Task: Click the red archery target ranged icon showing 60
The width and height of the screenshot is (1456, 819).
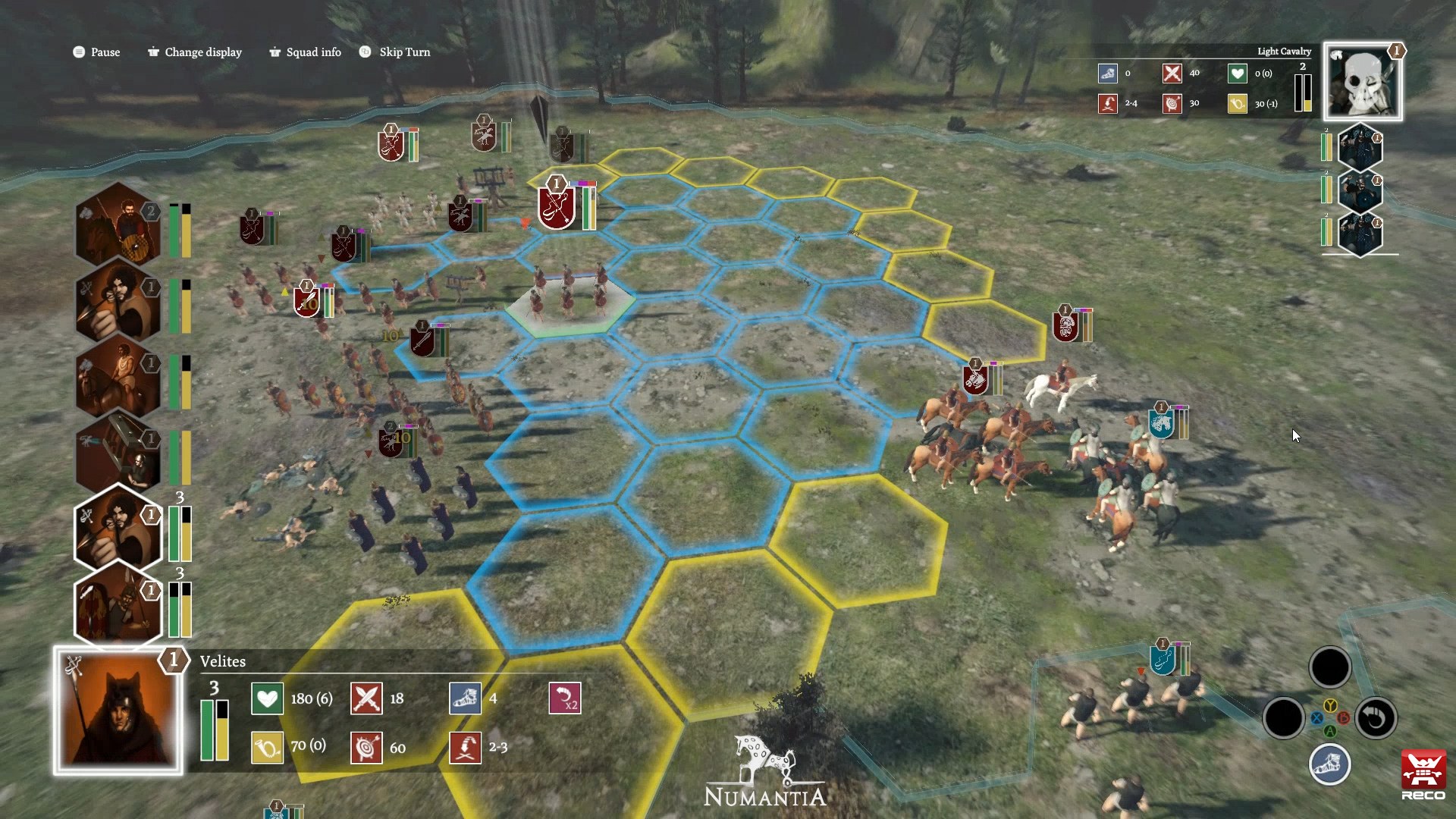Action: click(366, 747)
